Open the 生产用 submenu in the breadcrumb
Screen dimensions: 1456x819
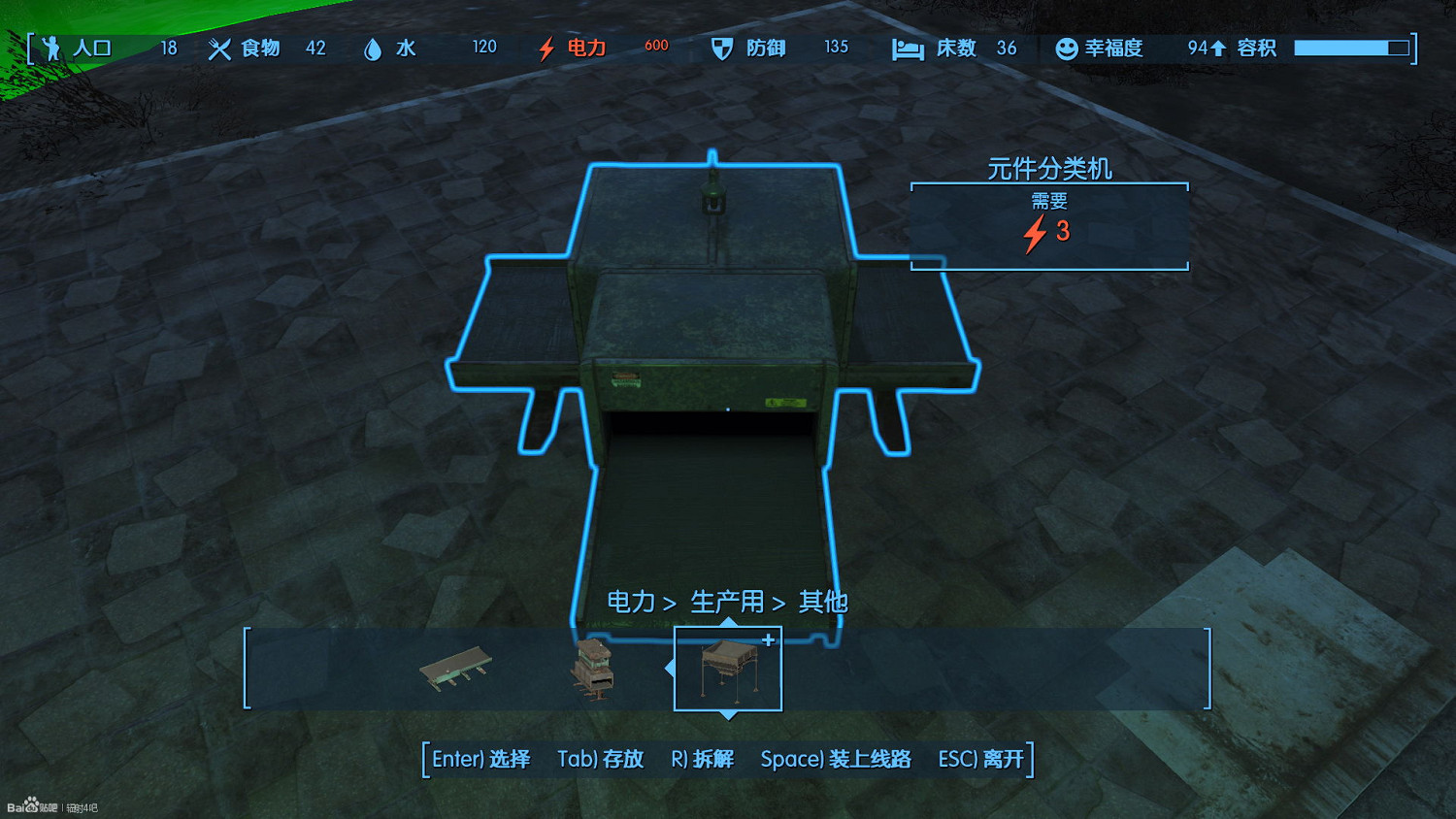[x=726, y=602]
